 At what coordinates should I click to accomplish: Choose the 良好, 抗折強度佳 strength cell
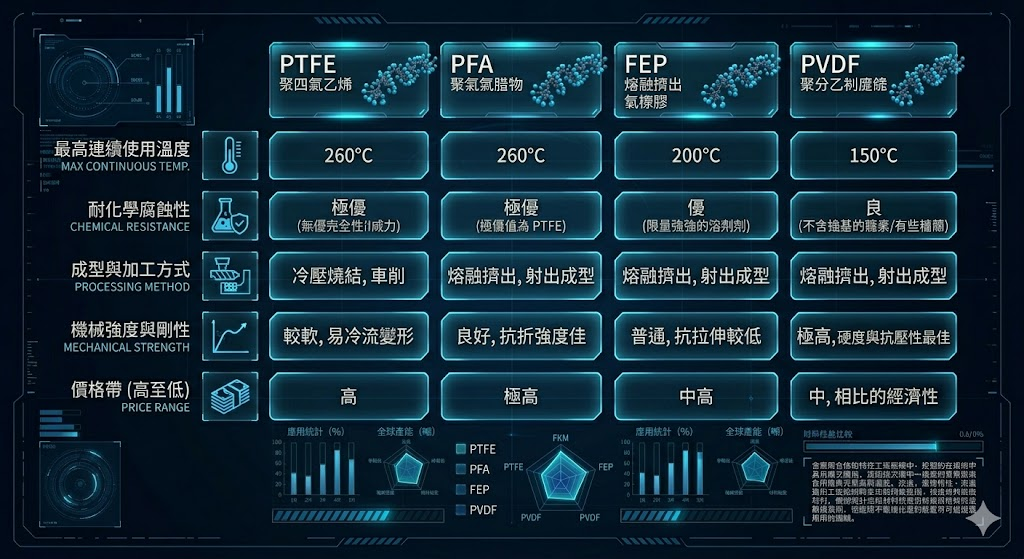[x=521, y=336]
